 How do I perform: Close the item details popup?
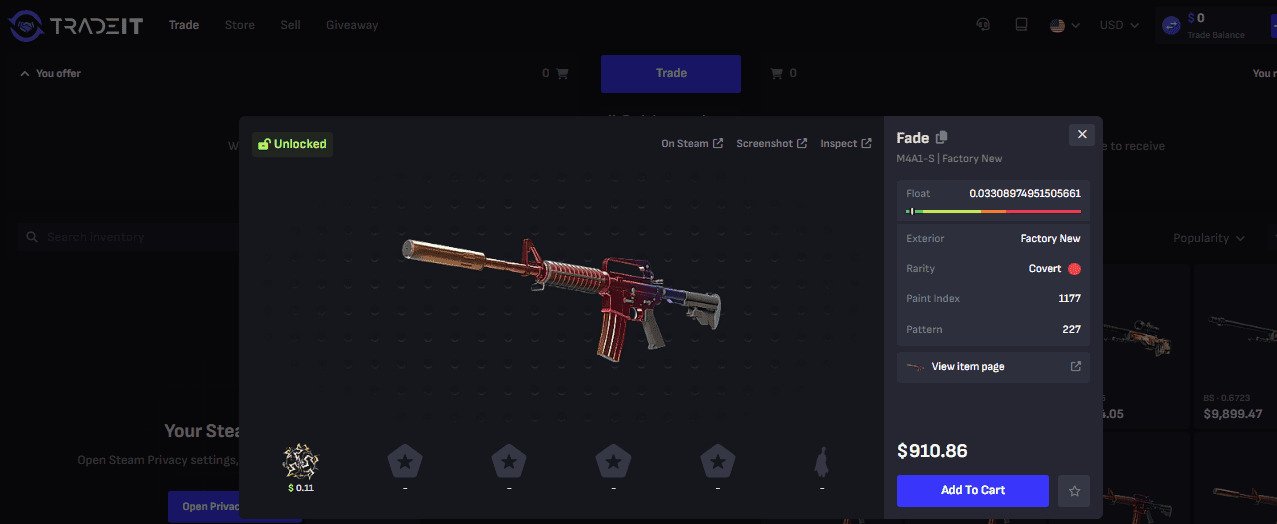tap(1081, 134)
